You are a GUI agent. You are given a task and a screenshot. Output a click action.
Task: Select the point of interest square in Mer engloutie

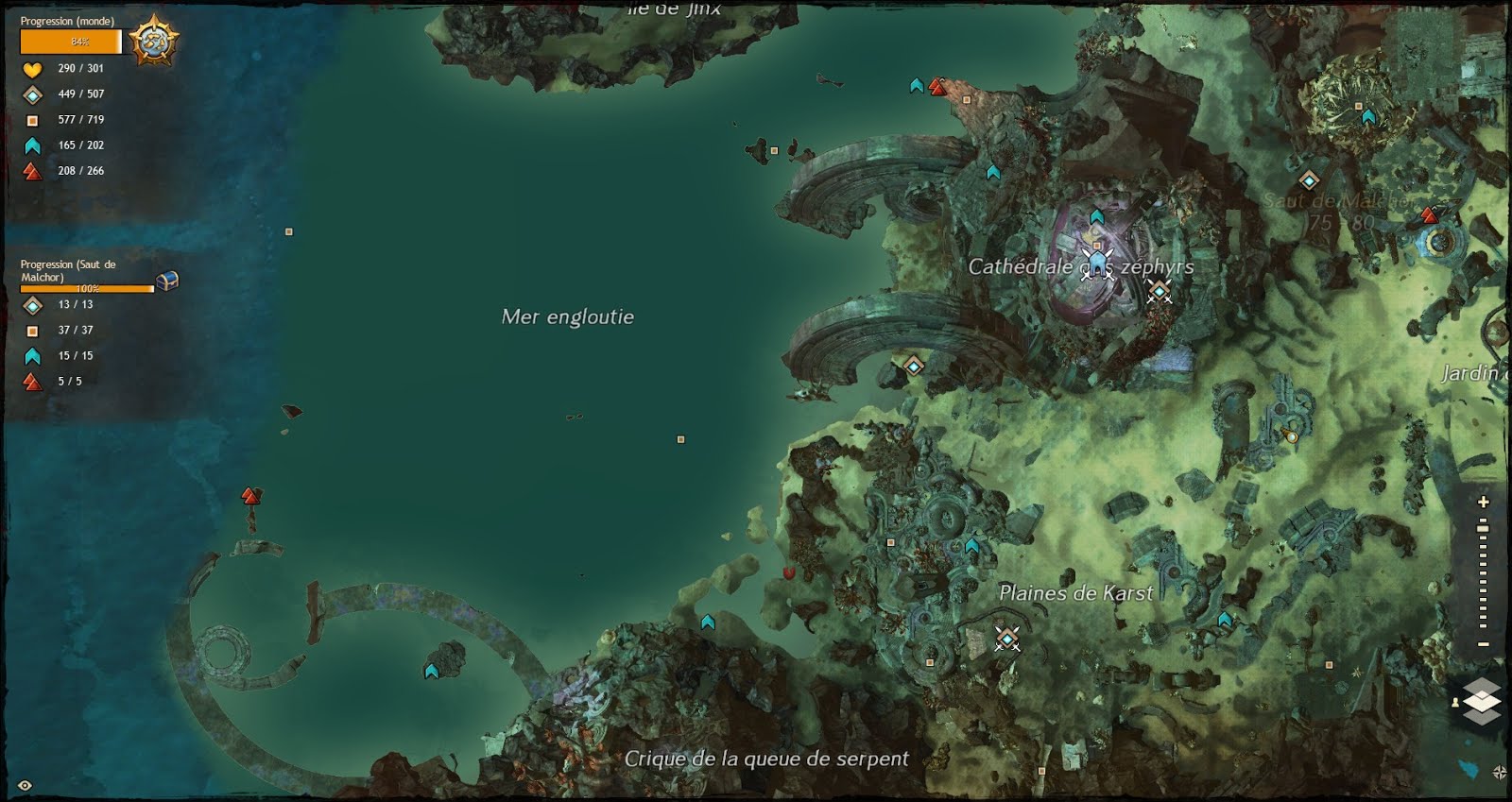tap(679, 439)
